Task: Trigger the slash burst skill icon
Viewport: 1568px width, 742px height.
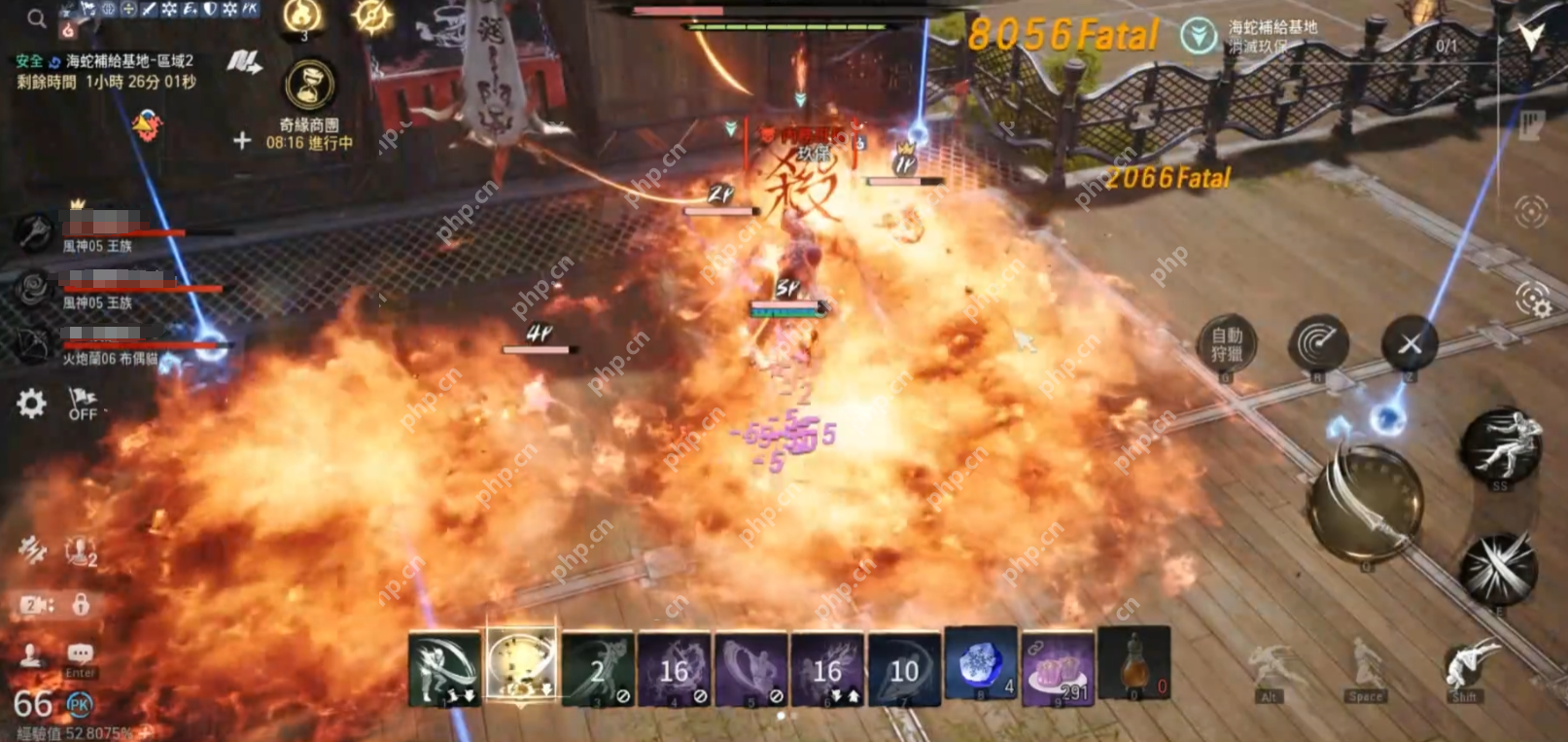Action: pyautogui.click(x=1498, y=569)
